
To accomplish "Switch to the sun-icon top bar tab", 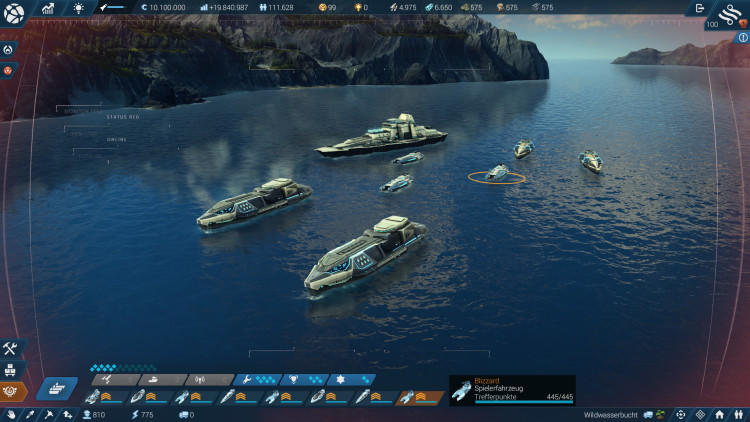I will [x=79, y=8].
